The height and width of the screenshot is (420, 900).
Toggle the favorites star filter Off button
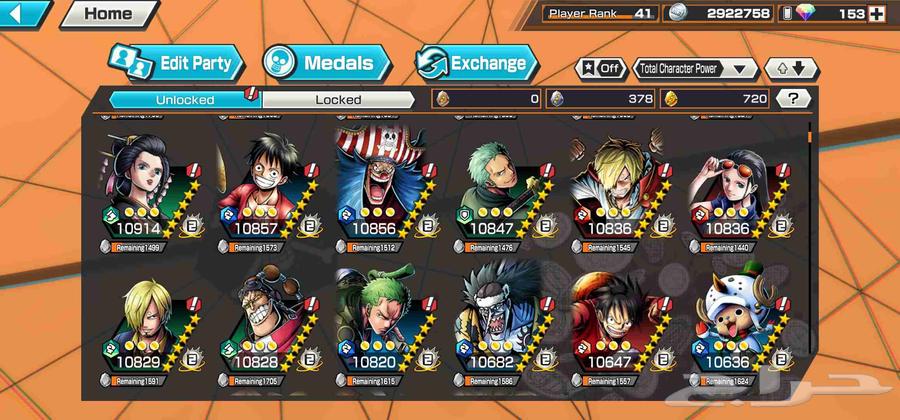601,69
